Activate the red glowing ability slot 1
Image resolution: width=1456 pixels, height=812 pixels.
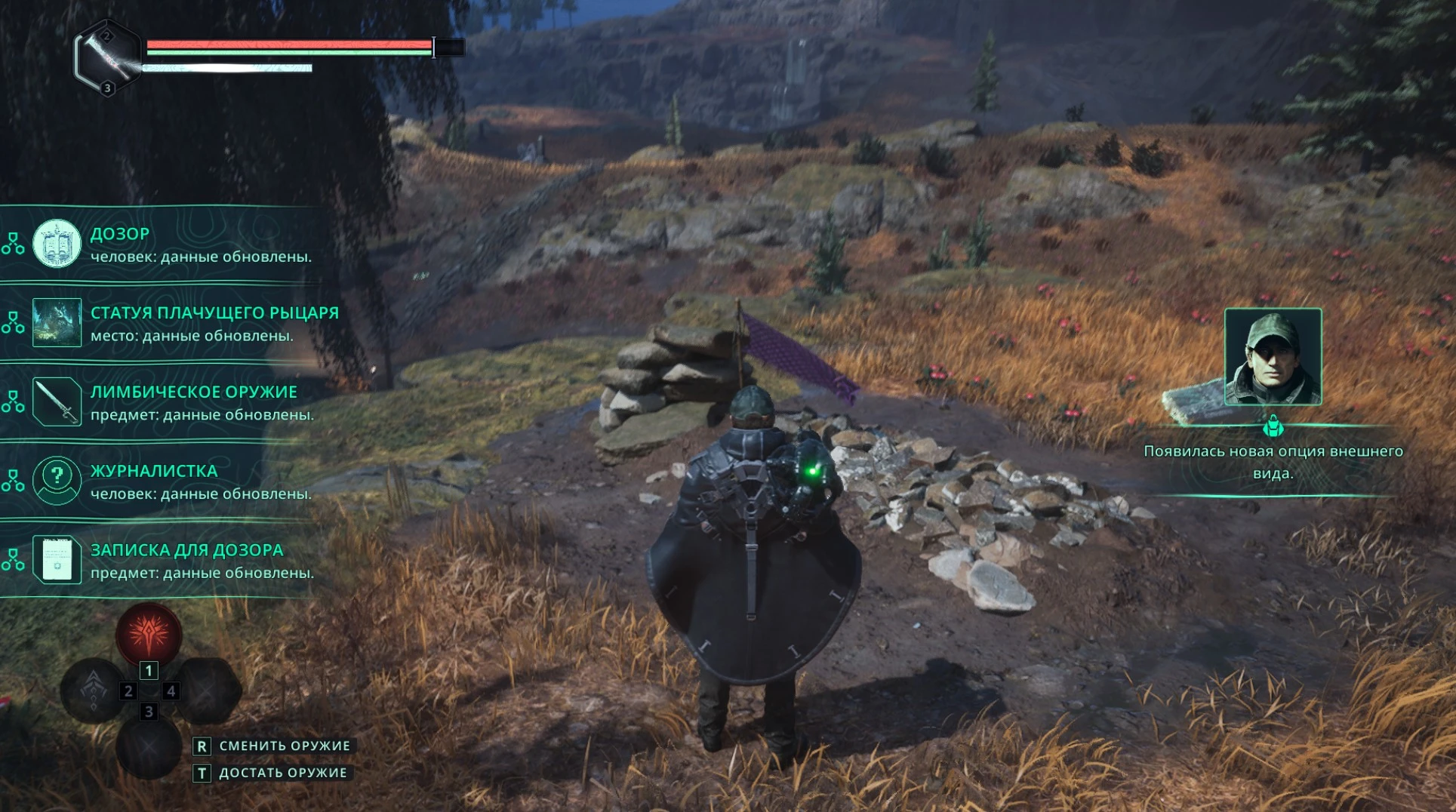[149, 635]
